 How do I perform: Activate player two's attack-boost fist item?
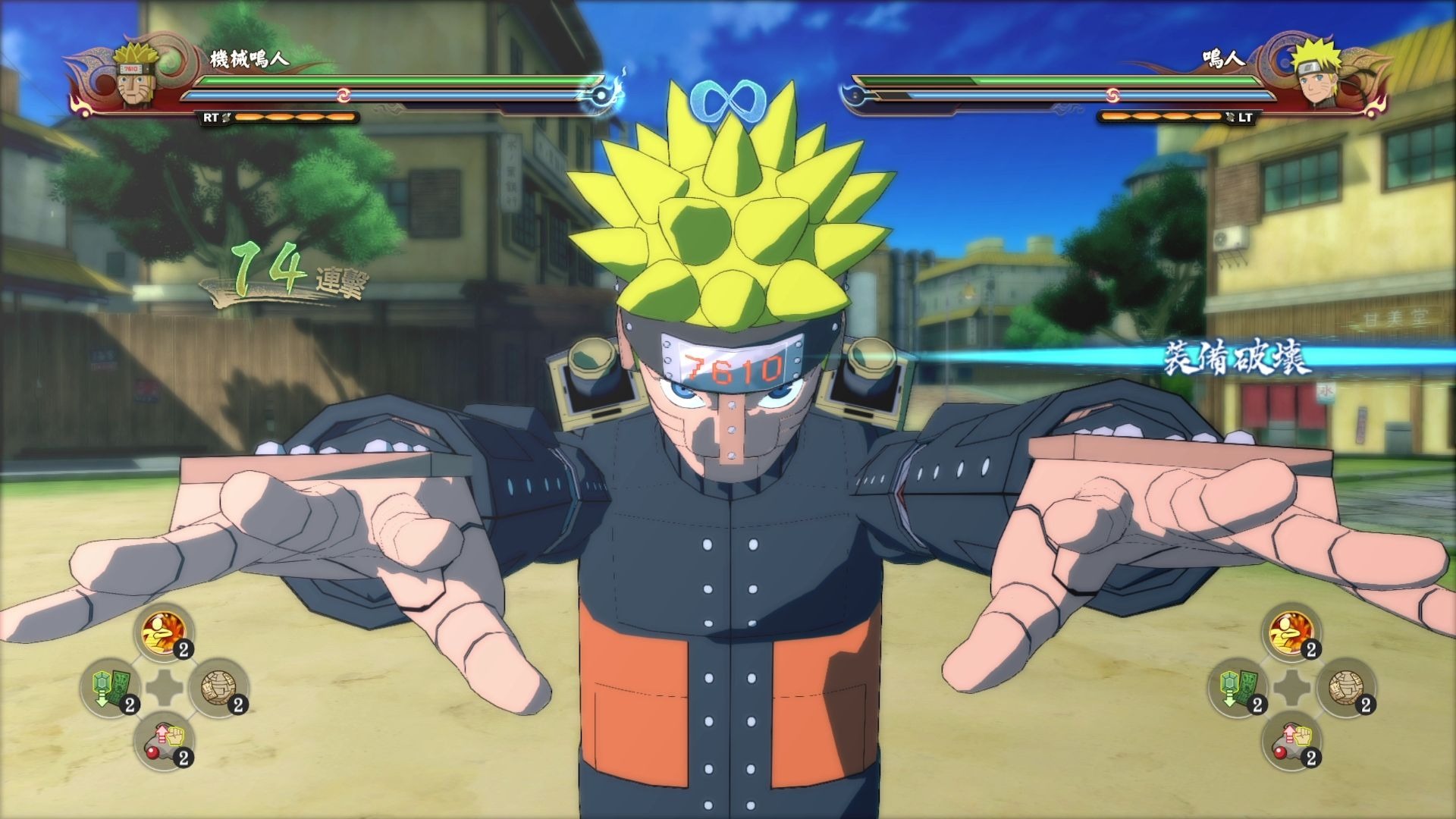pyautogui.click(x=1291, y=741)
